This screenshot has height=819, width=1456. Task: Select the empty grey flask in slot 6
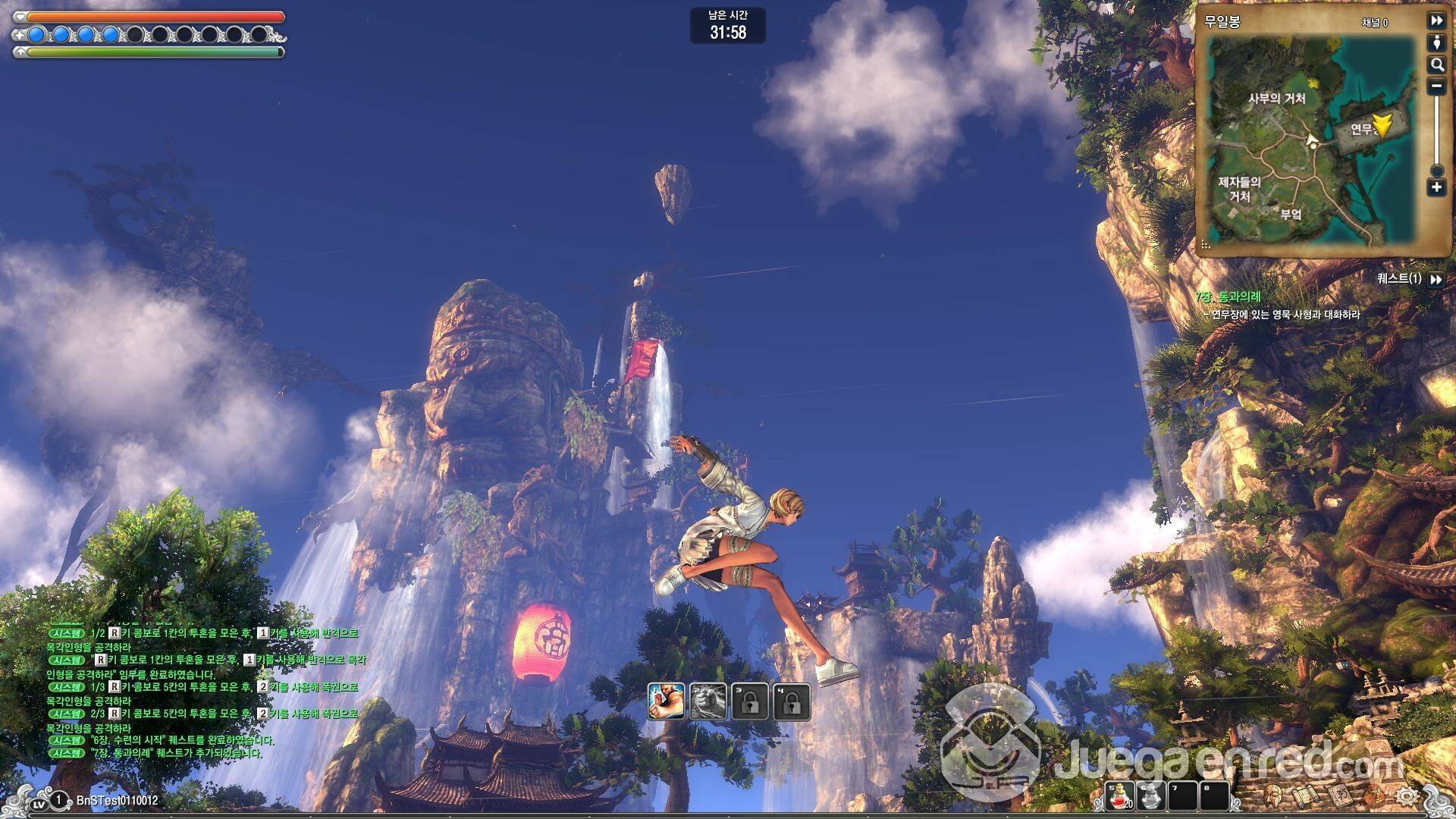tap(1152, 796)
